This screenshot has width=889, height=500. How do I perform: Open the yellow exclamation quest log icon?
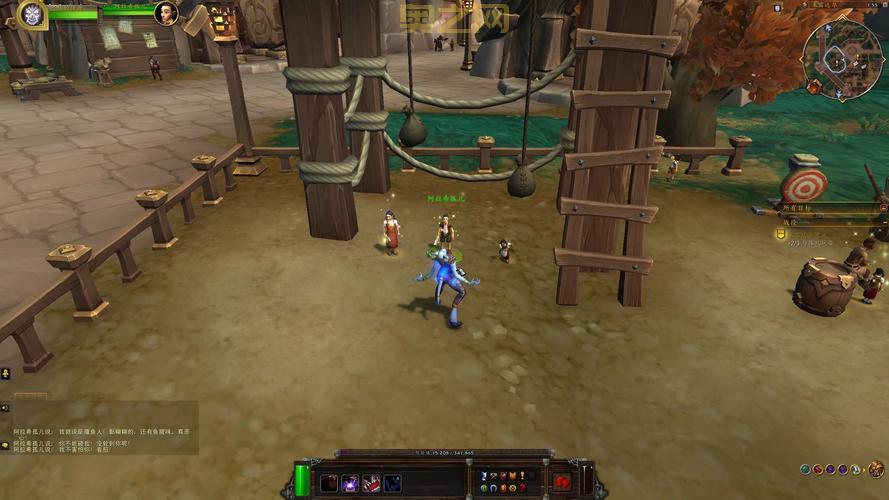521,475
